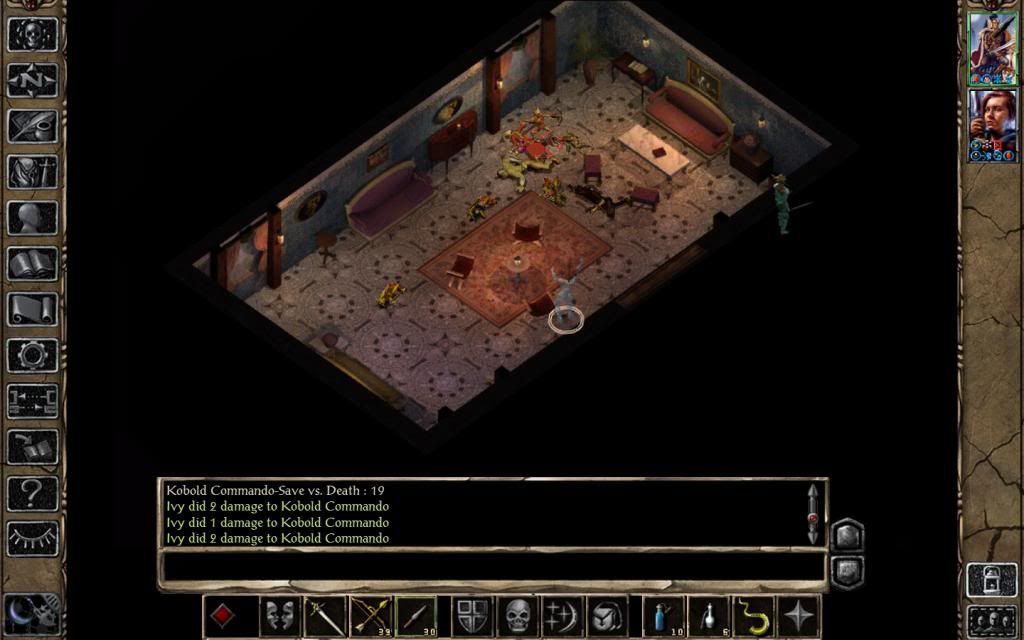
Task: Open the mage spellbook button
Action: [33, 263]
